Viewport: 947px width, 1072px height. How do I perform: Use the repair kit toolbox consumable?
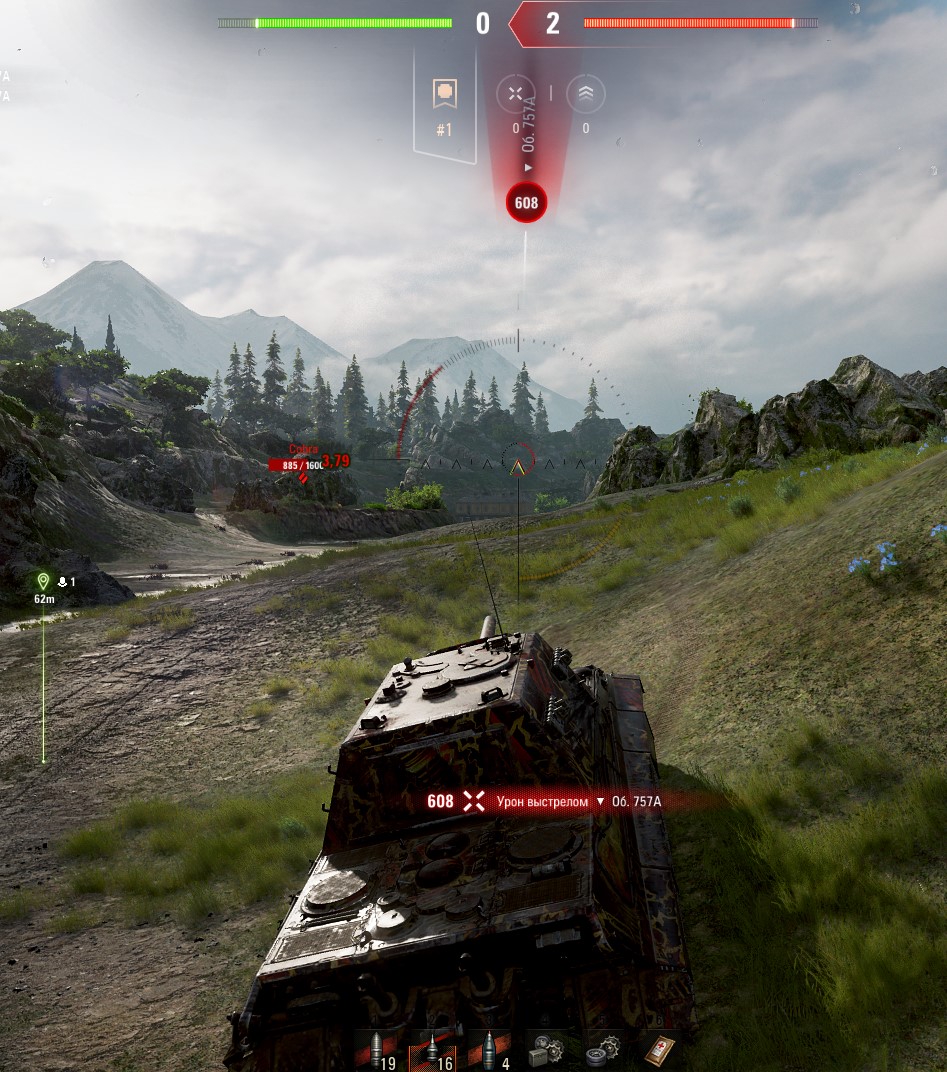[x=545, y=1049]
